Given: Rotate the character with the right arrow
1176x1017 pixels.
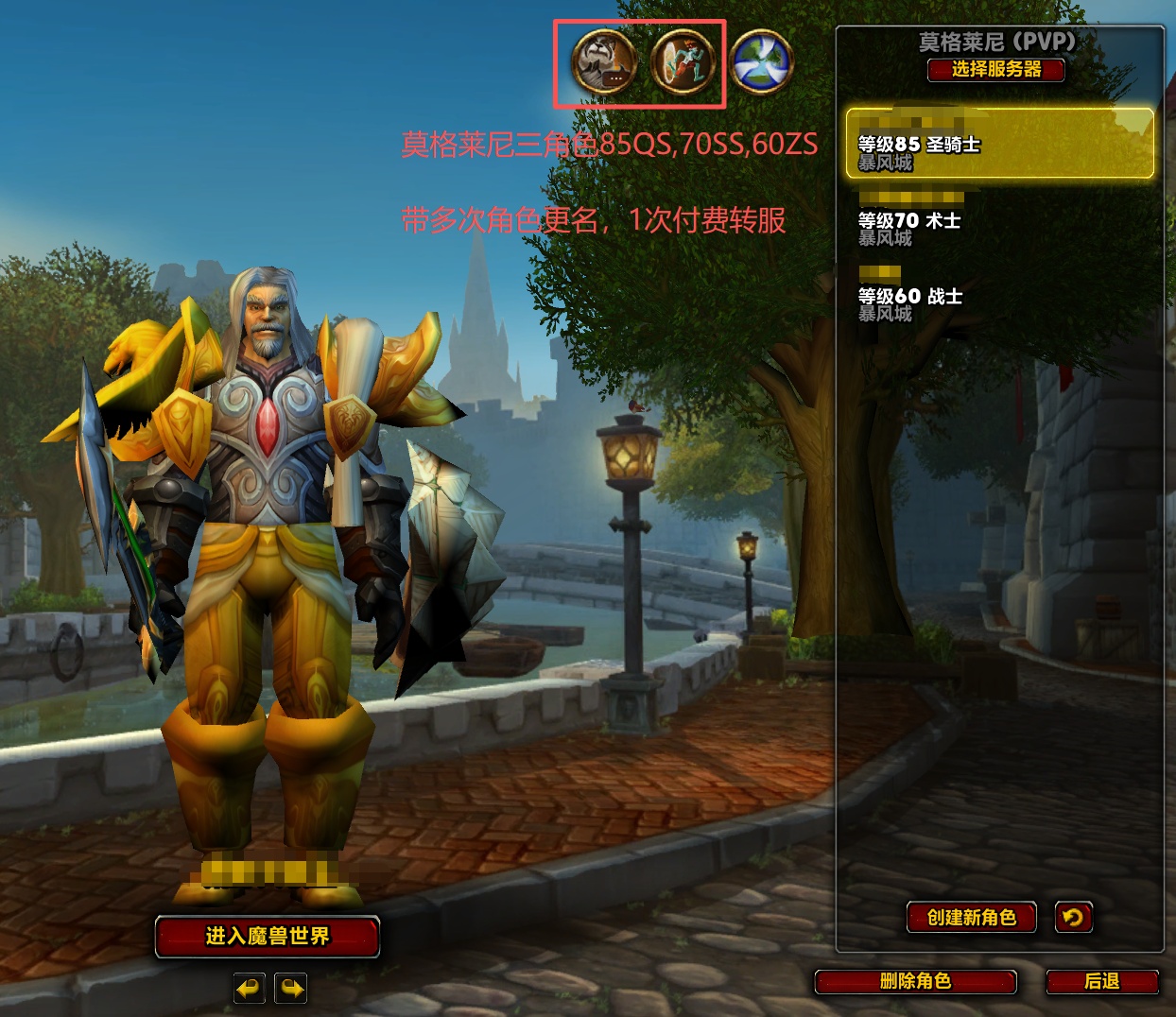Looking at the screenshot, I should (x=291, y=989).
